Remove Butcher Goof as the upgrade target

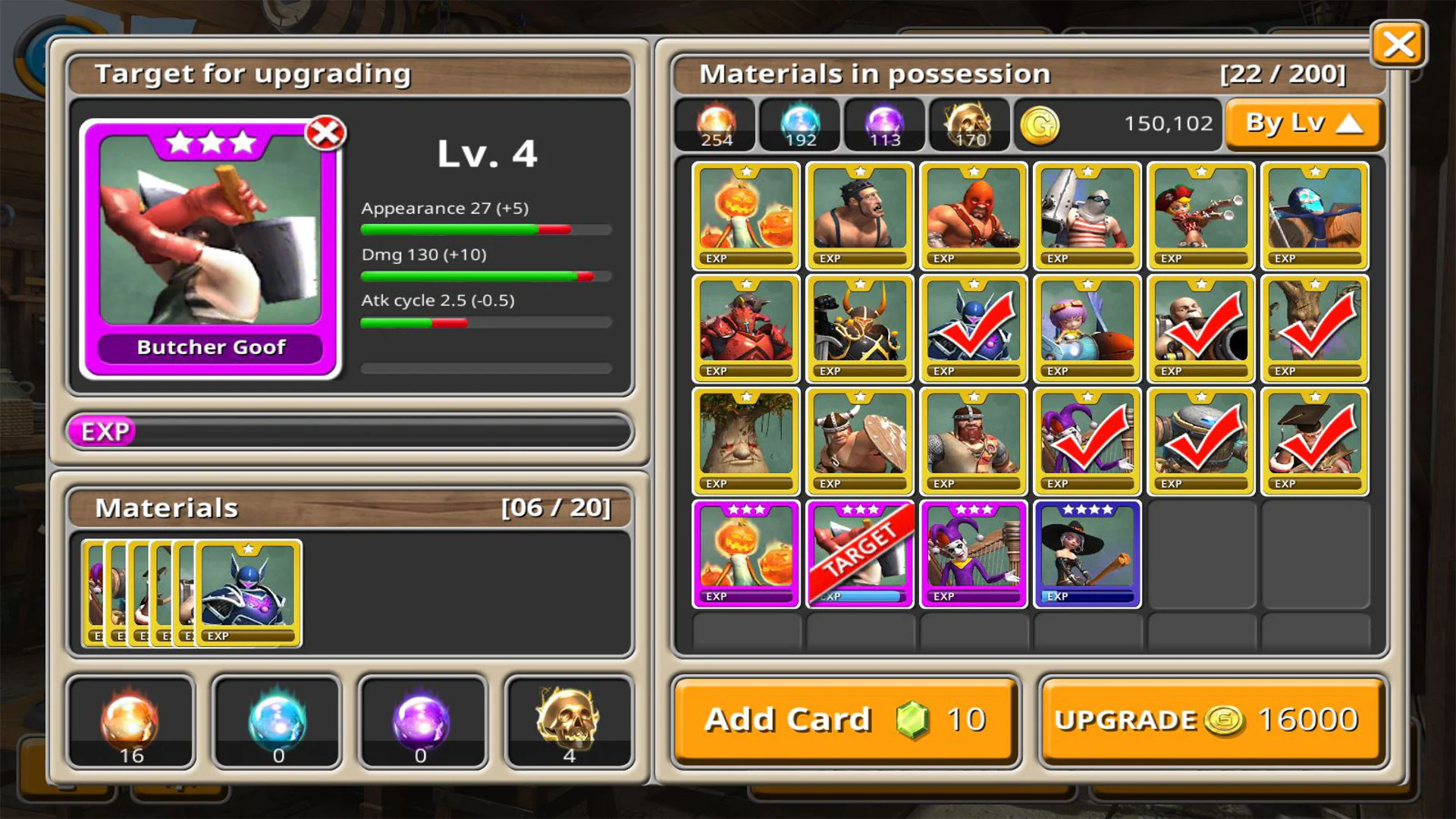pos(325,133)
